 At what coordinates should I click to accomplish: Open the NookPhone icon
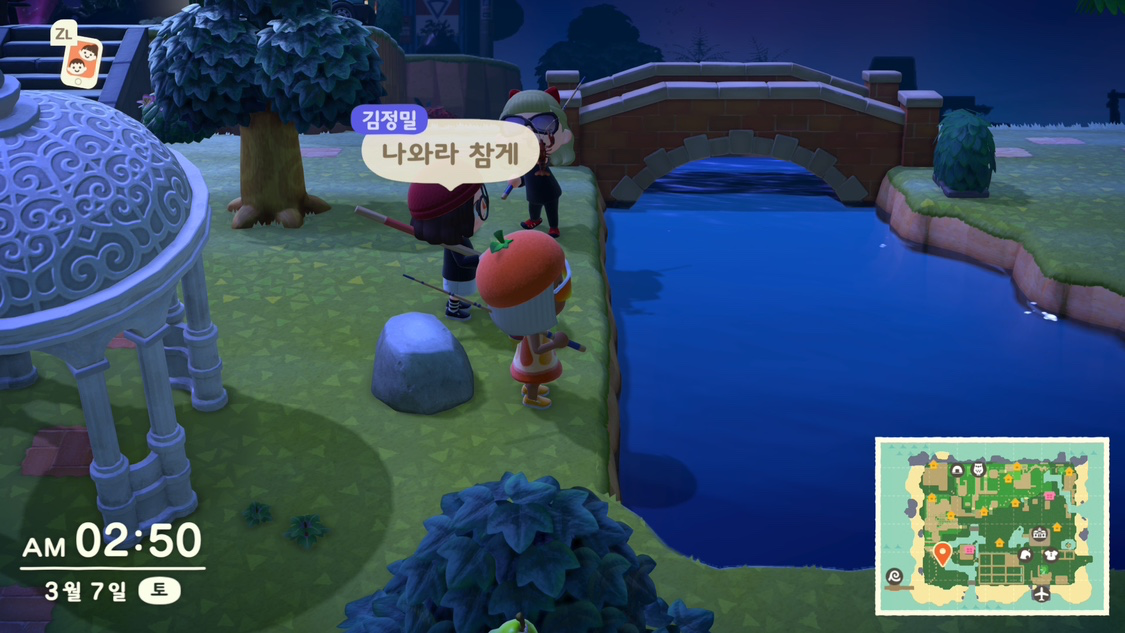[x=80, y=61]
